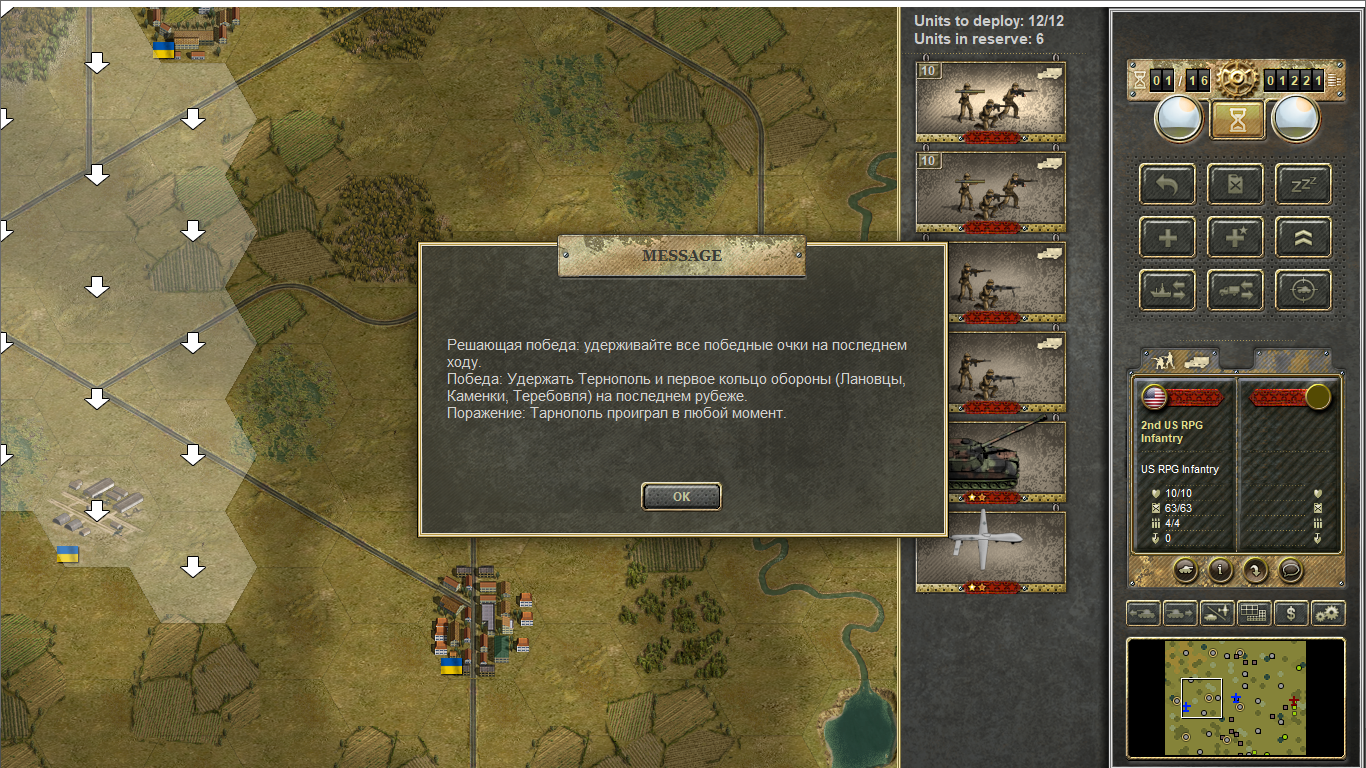Open game options with the gears button
1366x768 pixels.
(1329, 612)
